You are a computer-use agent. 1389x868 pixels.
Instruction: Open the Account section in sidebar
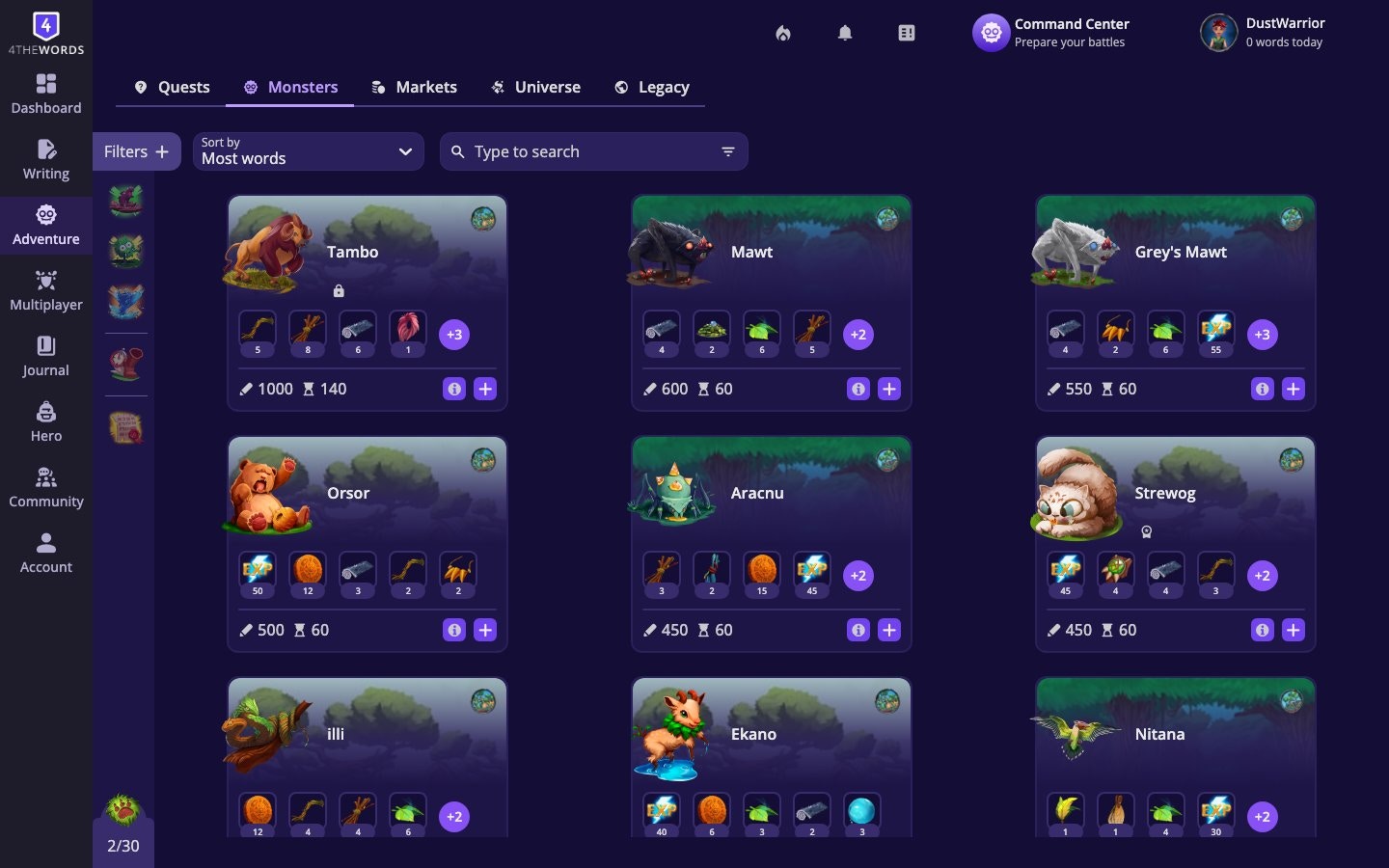[x=45, y=554]
